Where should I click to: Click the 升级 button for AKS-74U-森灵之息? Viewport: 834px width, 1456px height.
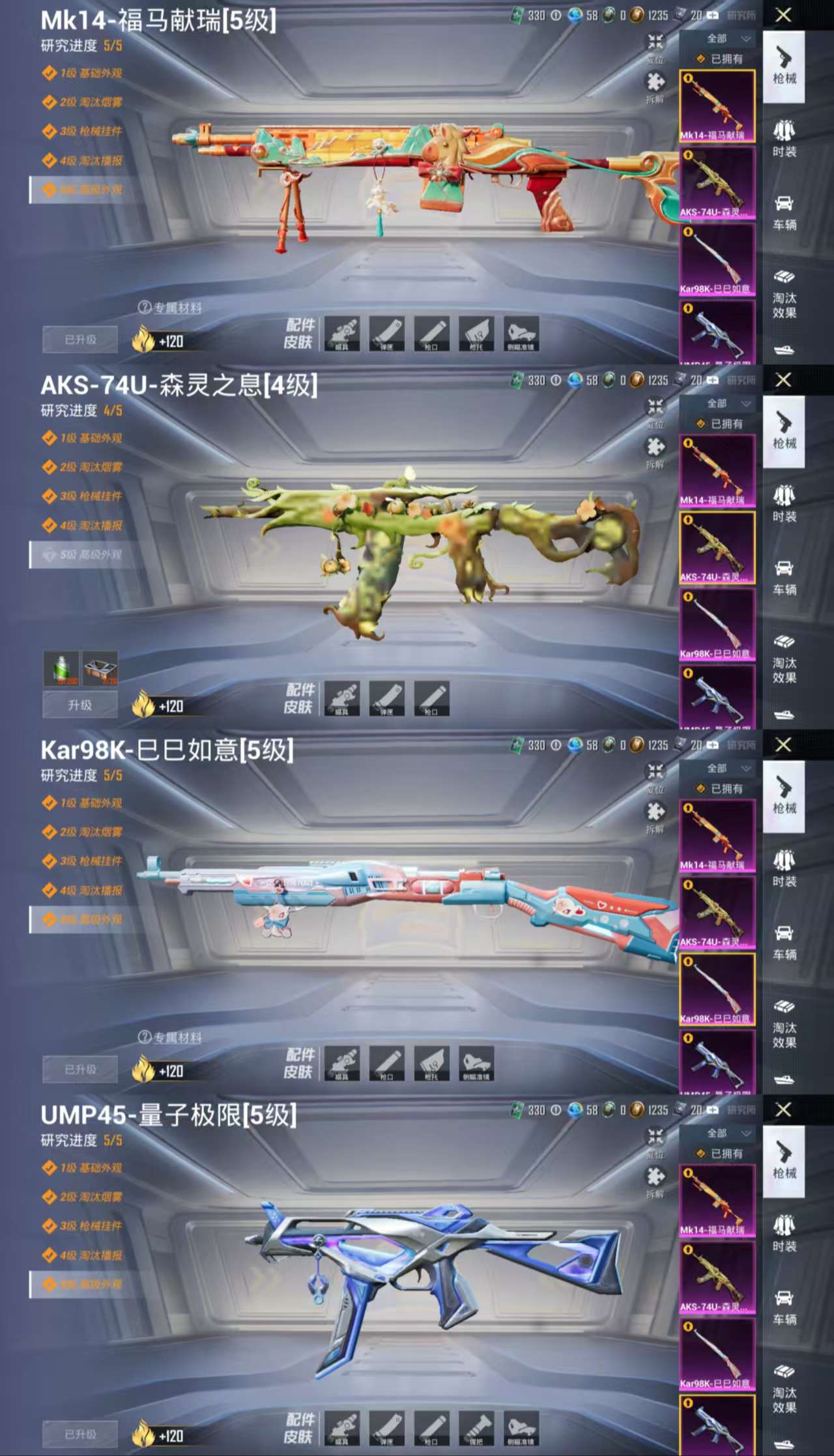point(80,705)
